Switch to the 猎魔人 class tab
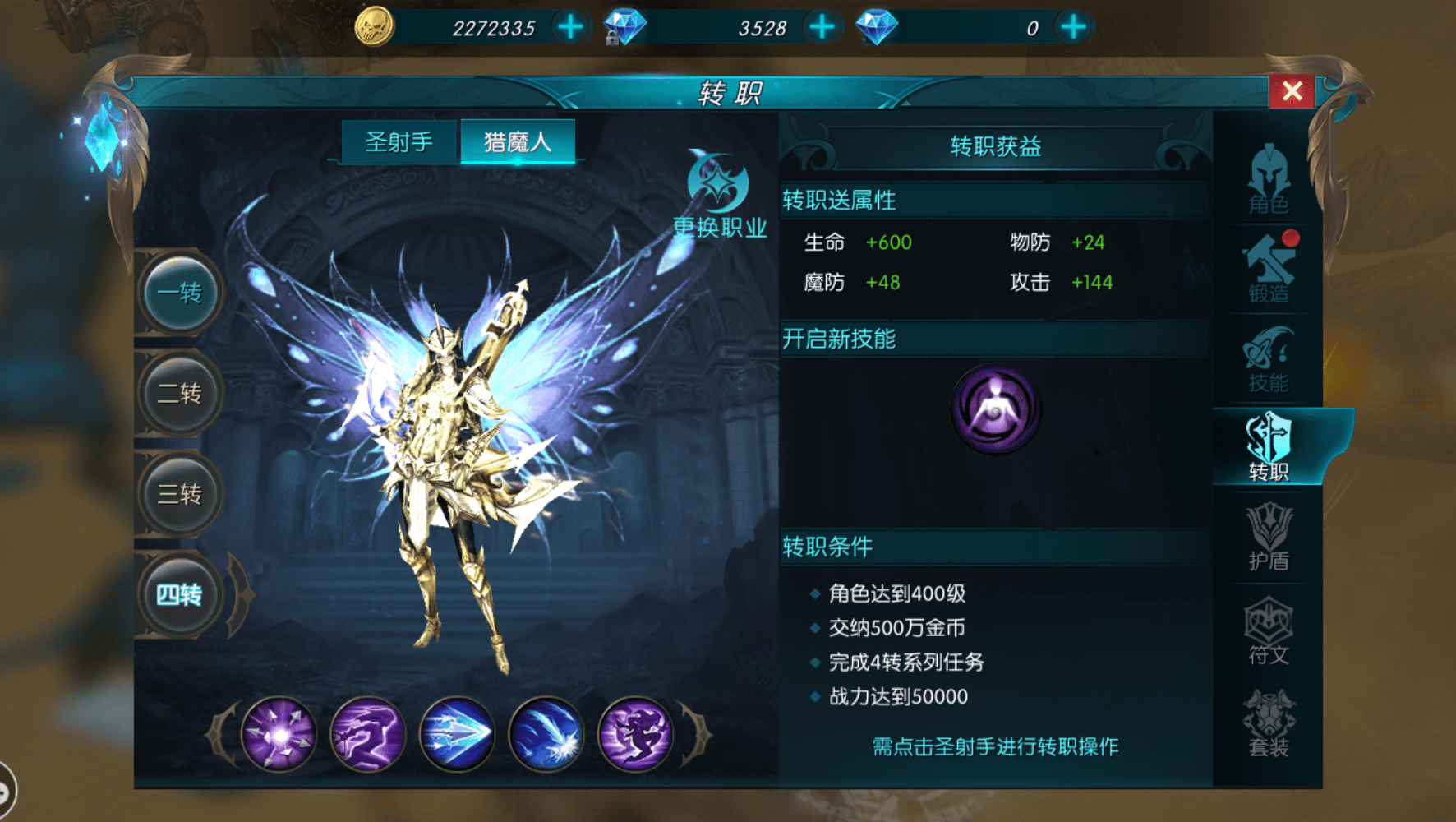Image resolution: width=1456 pixels, height=822 pixels. tap(518, 140)
